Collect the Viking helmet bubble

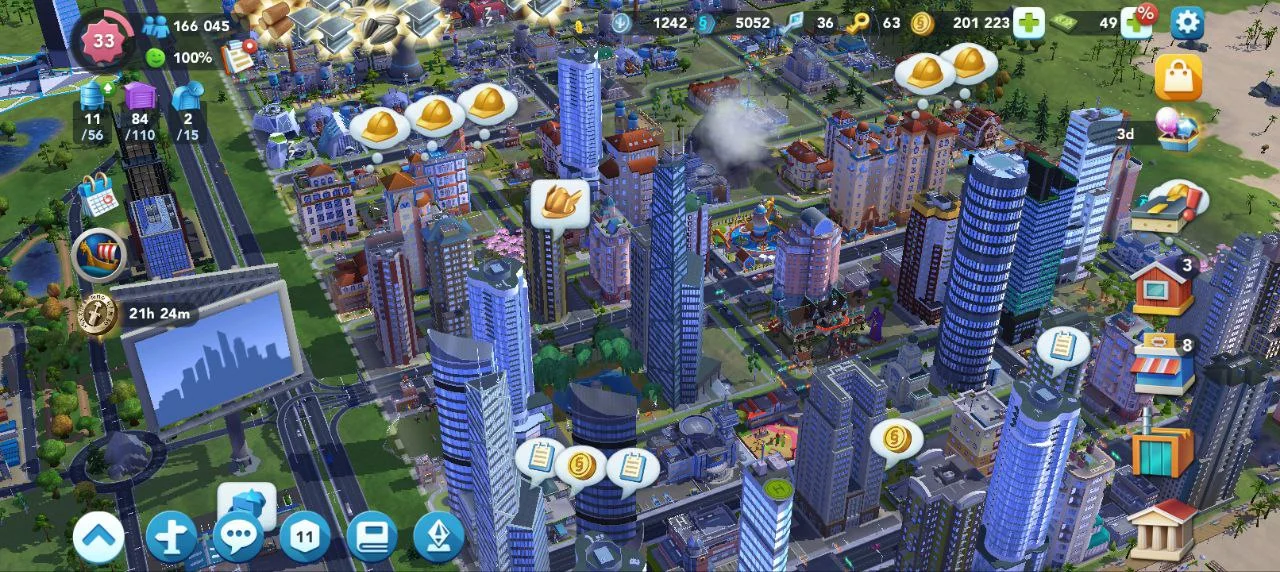coord(558,203)
